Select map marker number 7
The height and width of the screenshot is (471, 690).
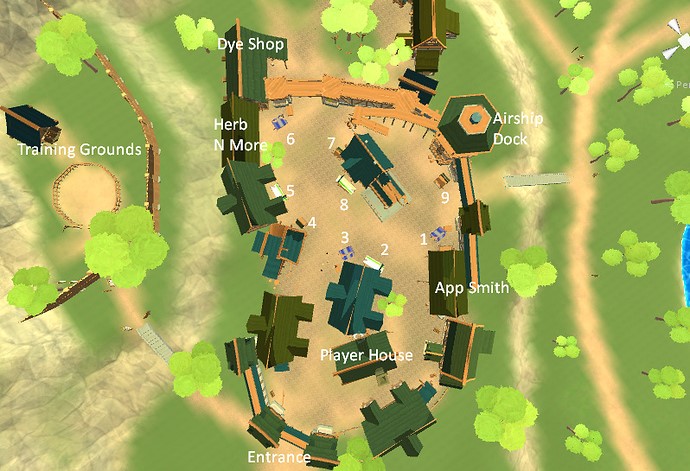(x=331, y=143)
